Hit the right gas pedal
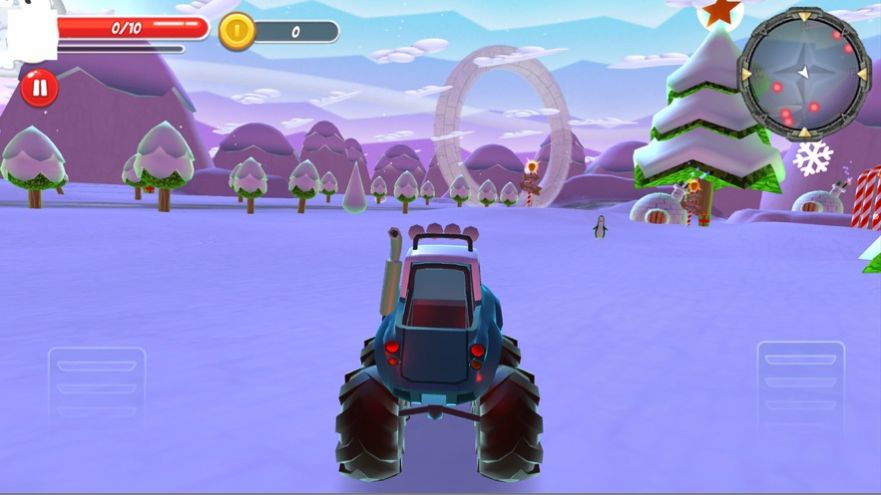The image size is (881, 495). 801,384
